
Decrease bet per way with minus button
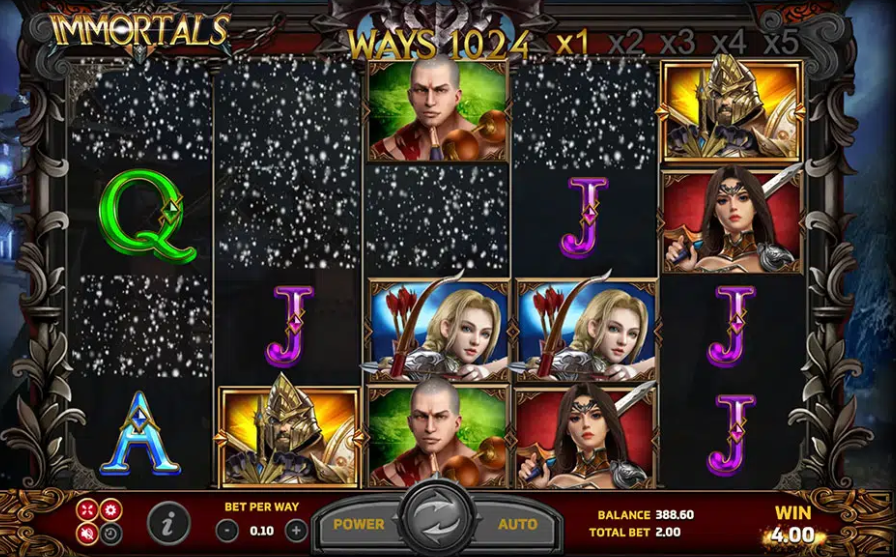pyautogui.click(x=228, y=530)
